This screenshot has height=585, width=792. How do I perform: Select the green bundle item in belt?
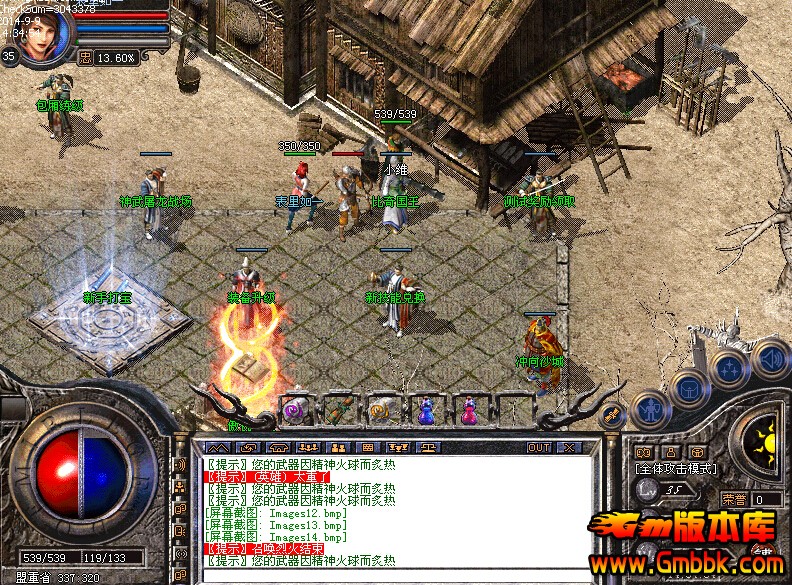pyautogui.click(x=340, y=408)
